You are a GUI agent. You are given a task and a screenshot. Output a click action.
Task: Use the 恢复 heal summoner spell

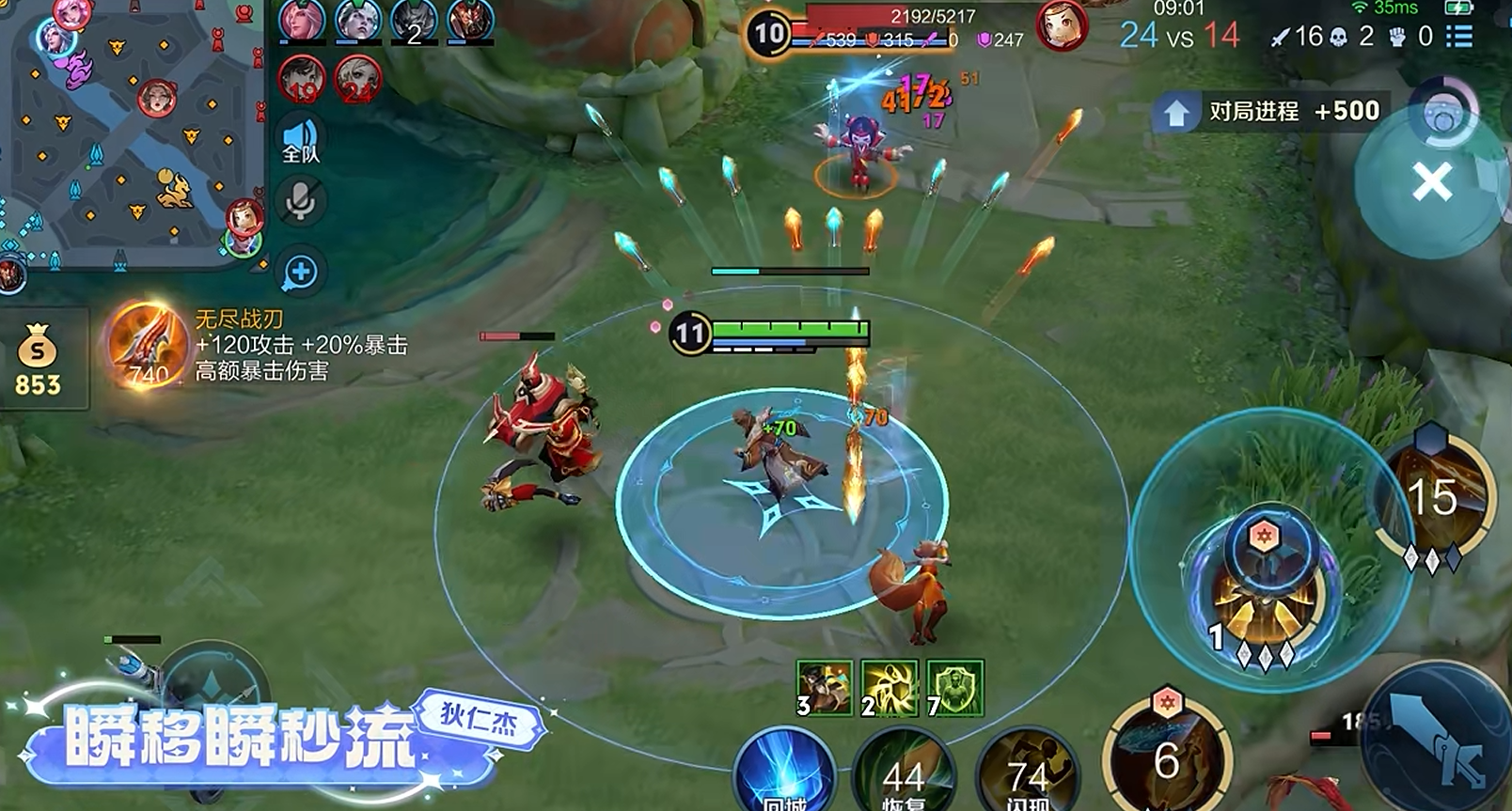[903, 775]
